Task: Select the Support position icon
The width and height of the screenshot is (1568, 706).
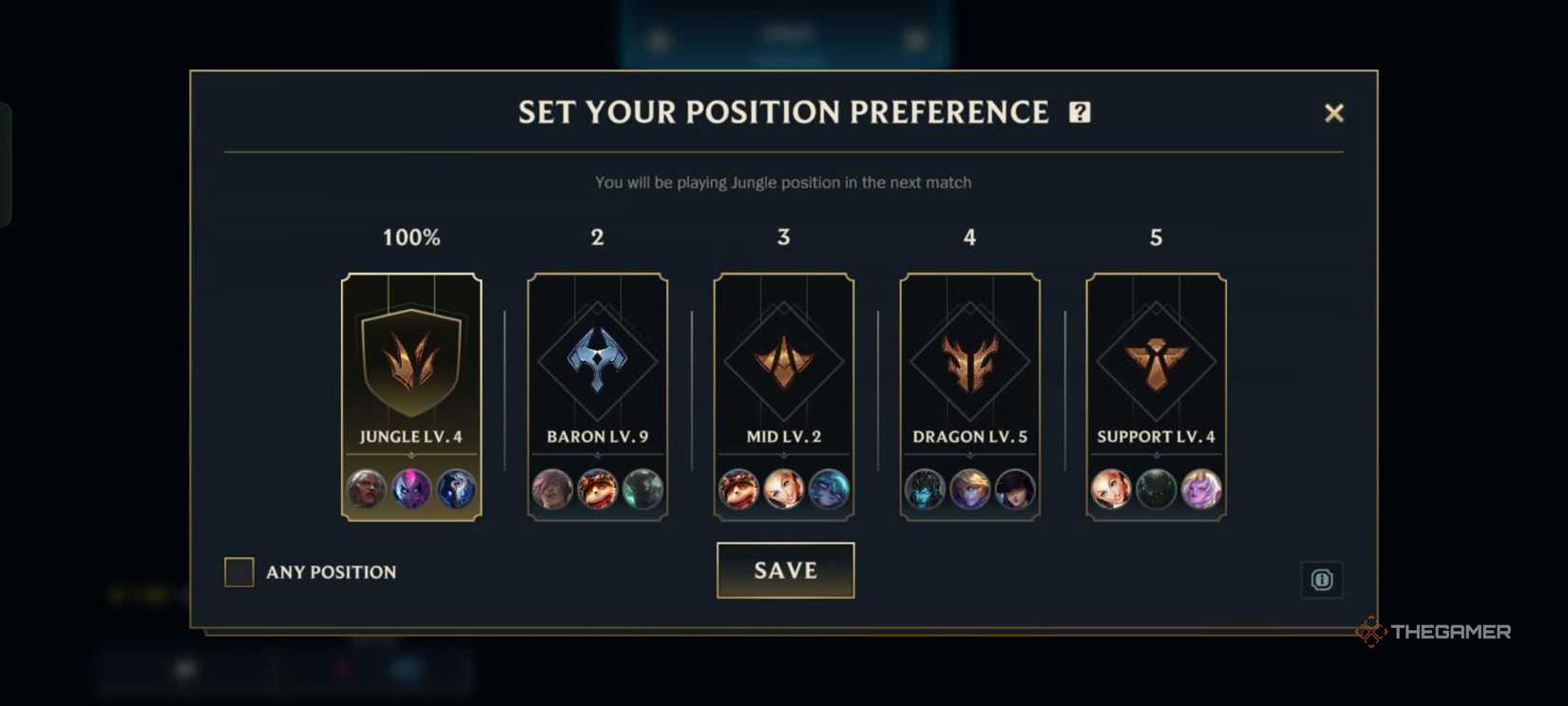Action: click(1156, 361)
